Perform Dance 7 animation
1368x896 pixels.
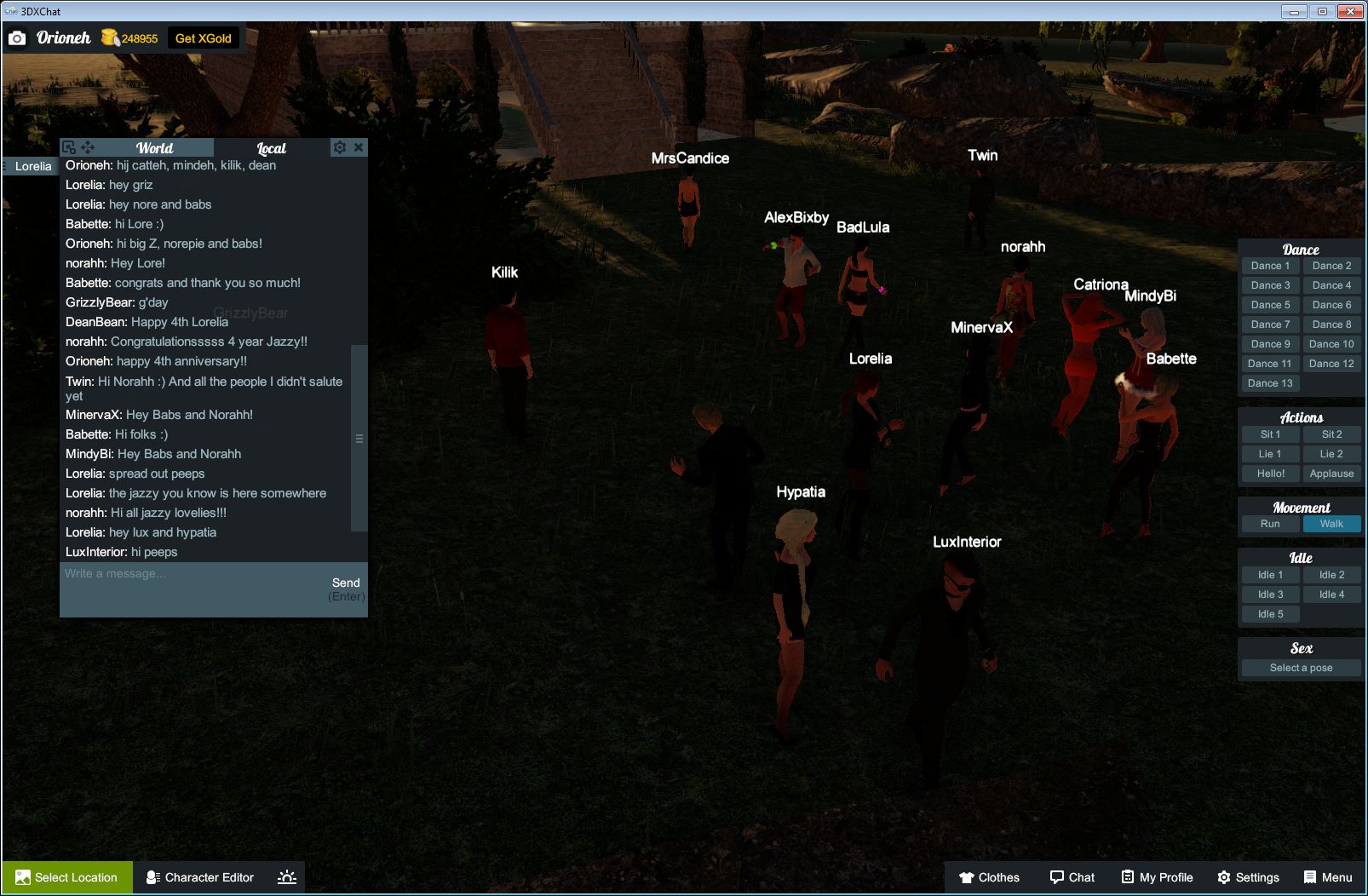1270,324
